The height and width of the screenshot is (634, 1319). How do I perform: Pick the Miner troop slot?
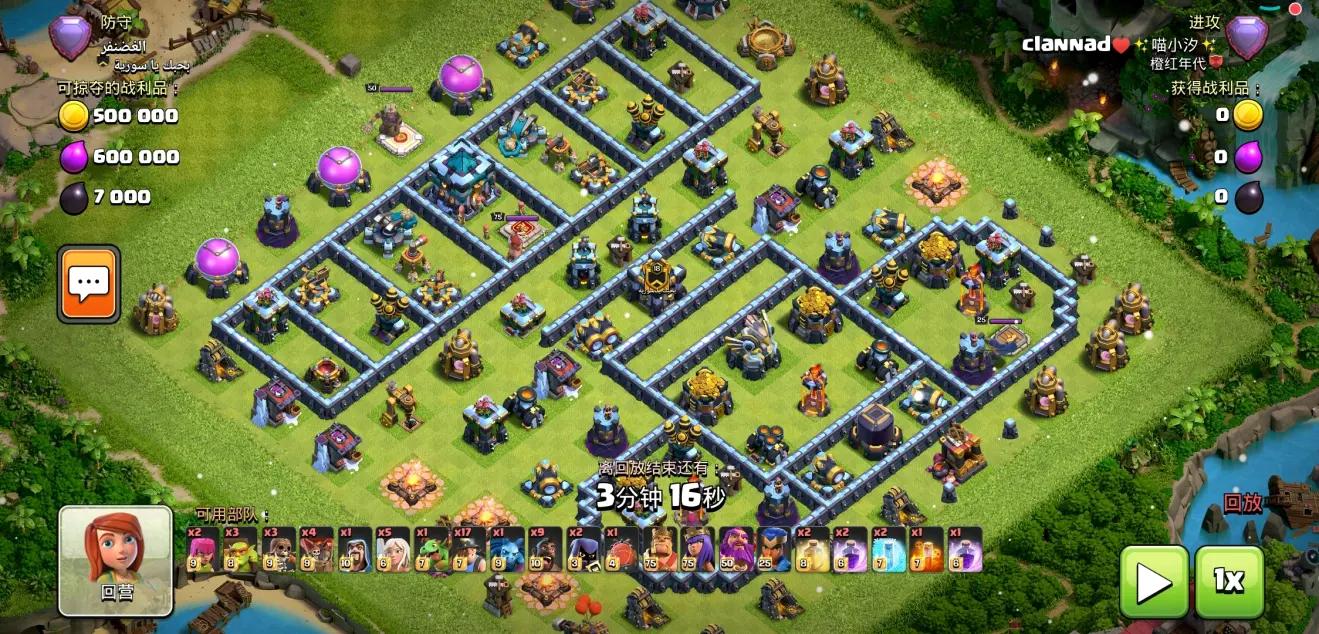tap(468, 550)
